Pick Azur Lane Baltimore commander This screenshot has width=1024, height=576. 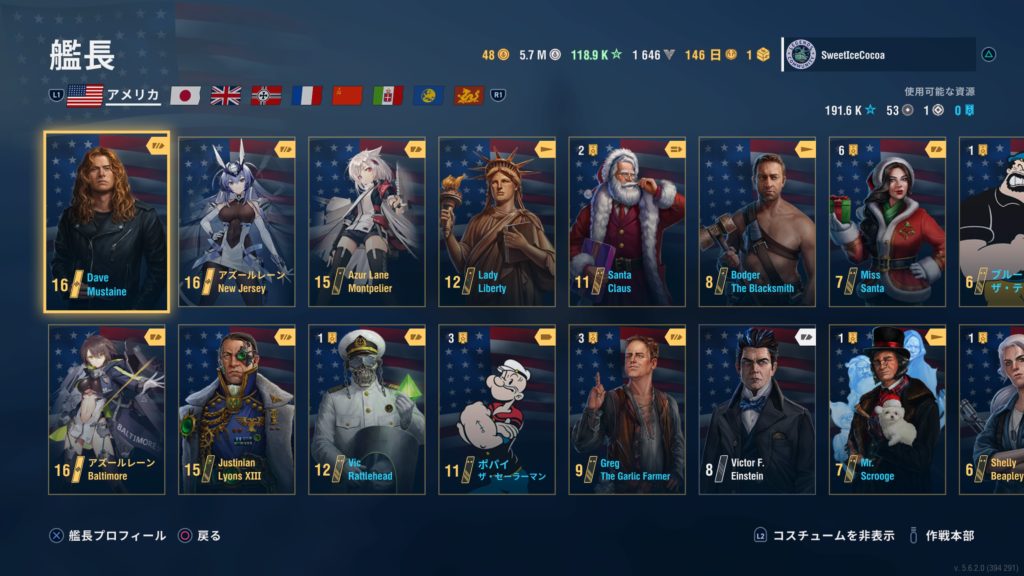(107, 410)
